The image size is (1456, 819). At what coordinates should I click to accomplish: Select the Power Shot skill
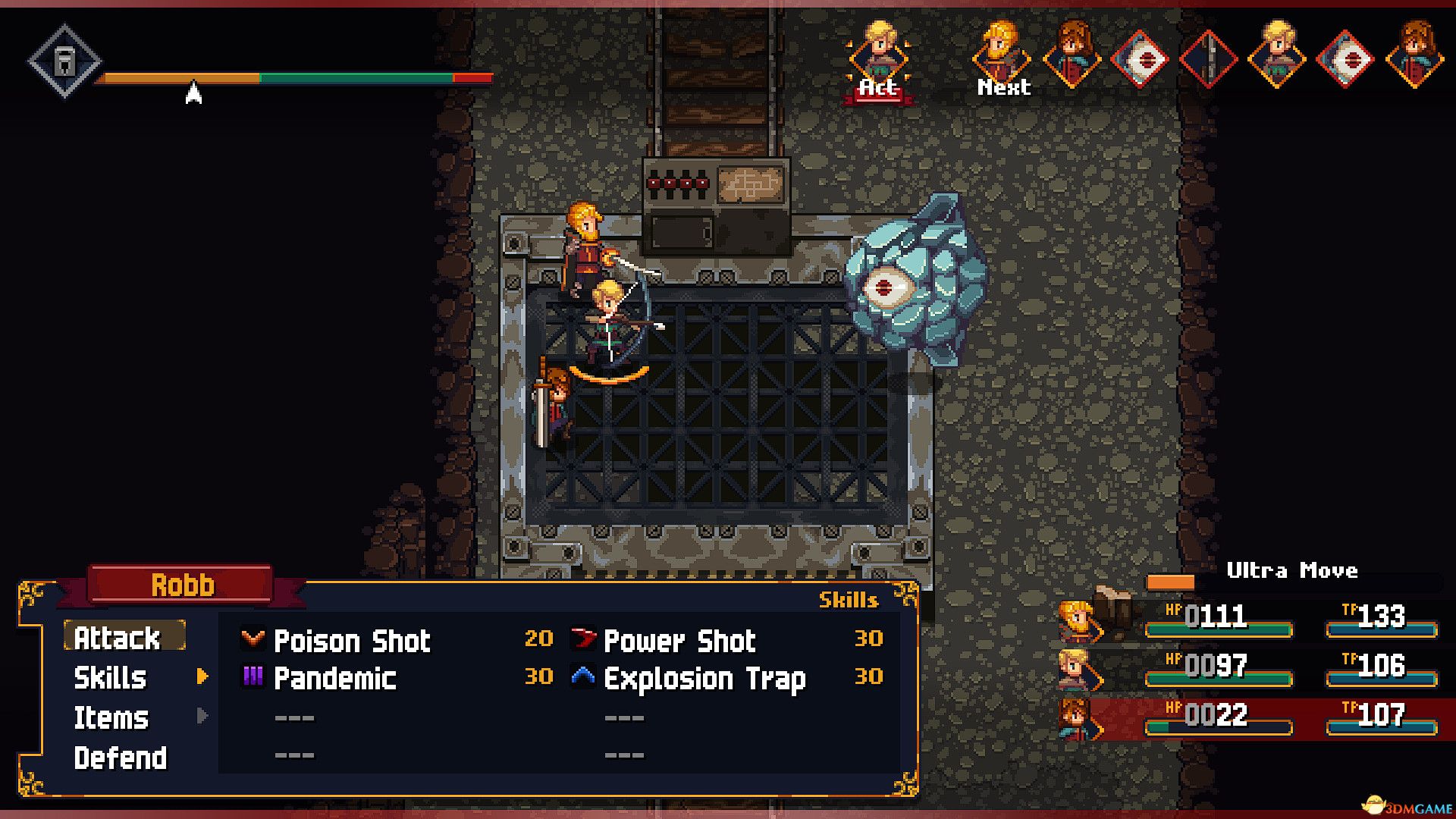[679, 641]
